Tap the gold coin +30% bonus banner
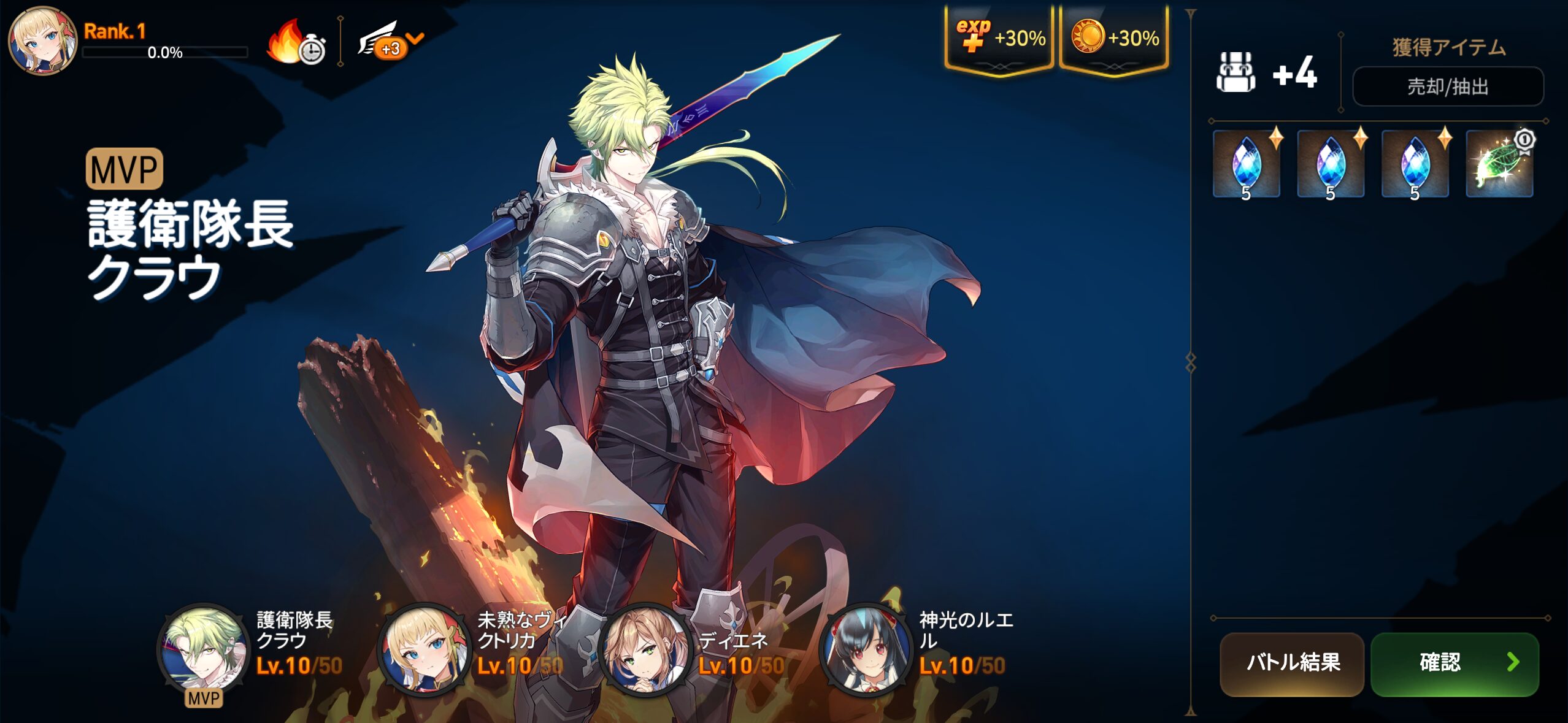This screenshot has height=723, width=1568. tap(1113, 38)
